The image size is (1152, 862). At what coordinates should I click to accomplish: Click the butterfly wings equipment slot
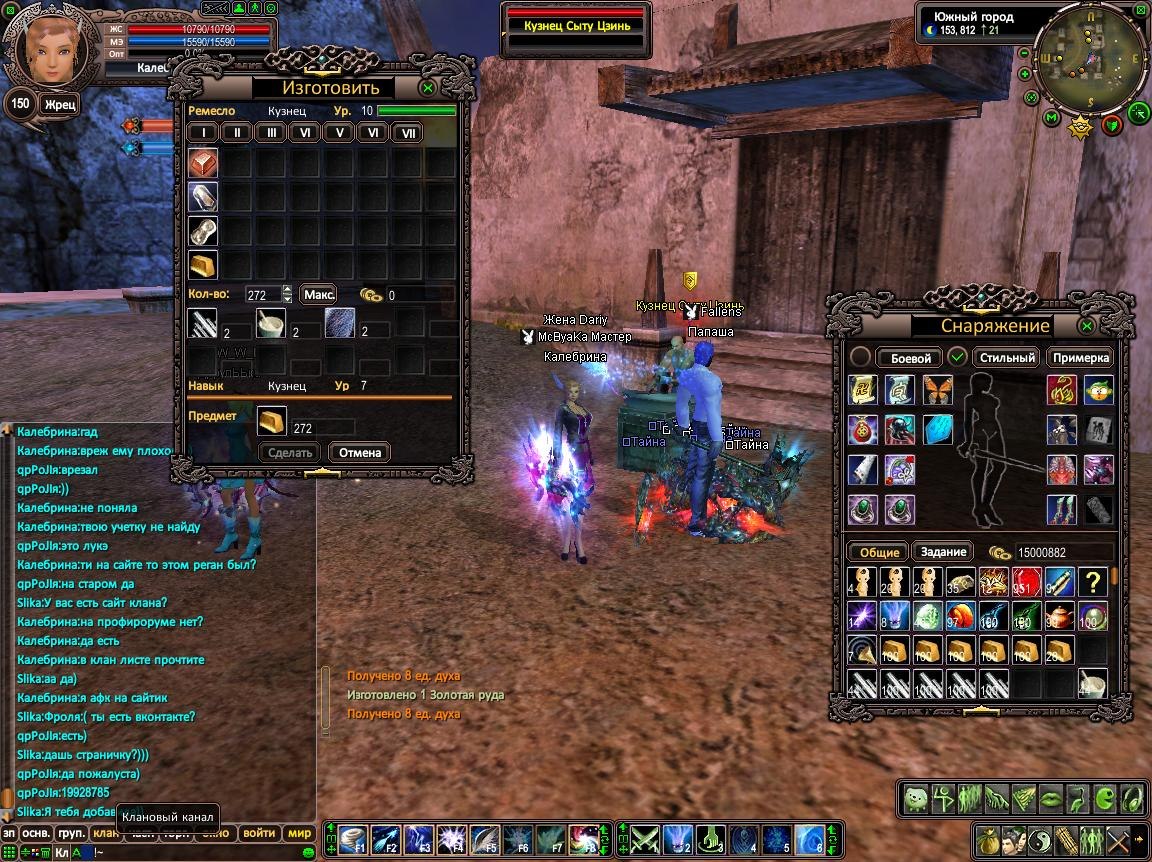pos(938,389)
